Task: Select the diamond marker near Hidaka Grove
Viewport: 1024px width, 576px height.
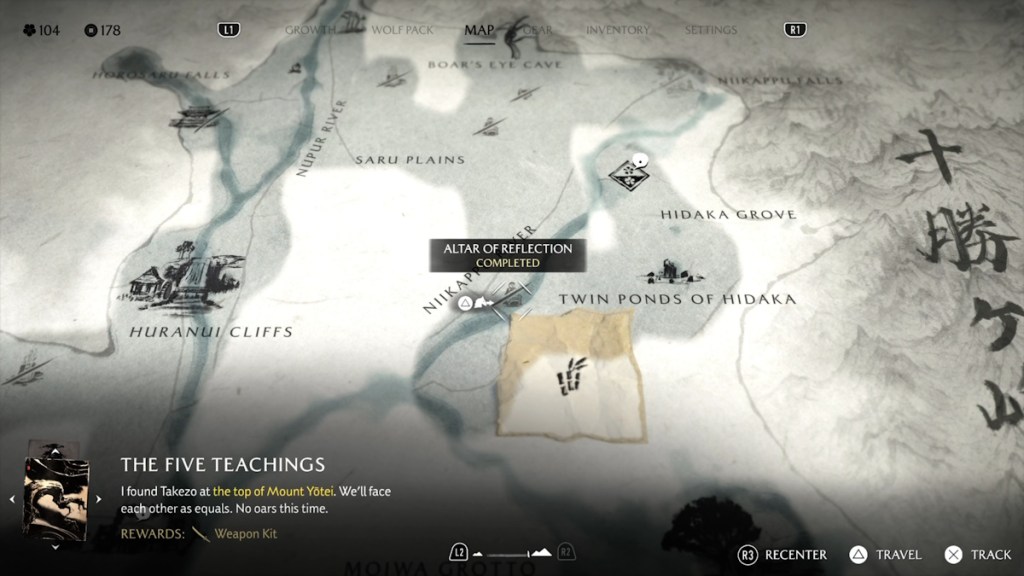Action: pos(628,175)
